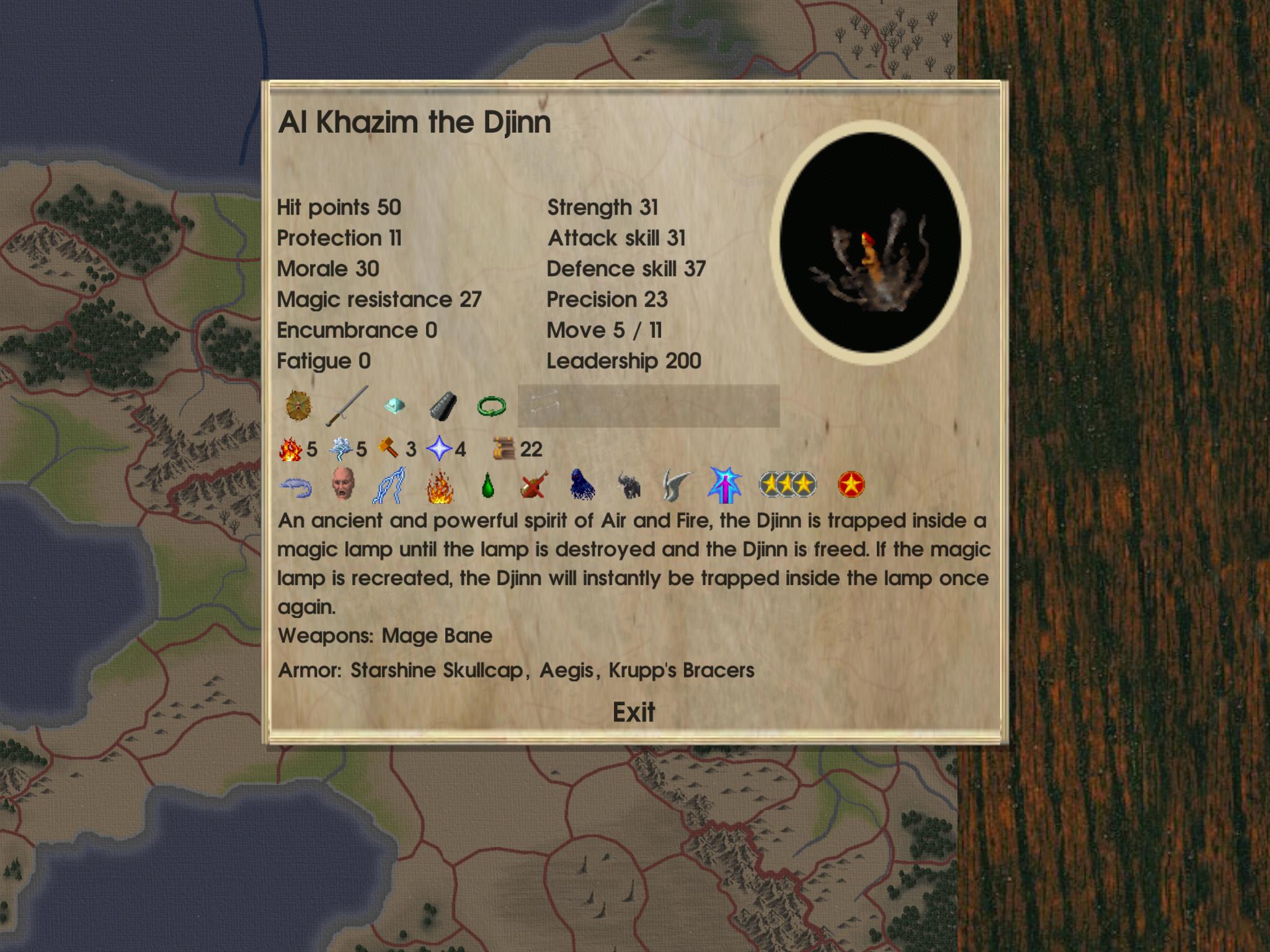Inspect the blue salamander ability icon

click(296, 486)
